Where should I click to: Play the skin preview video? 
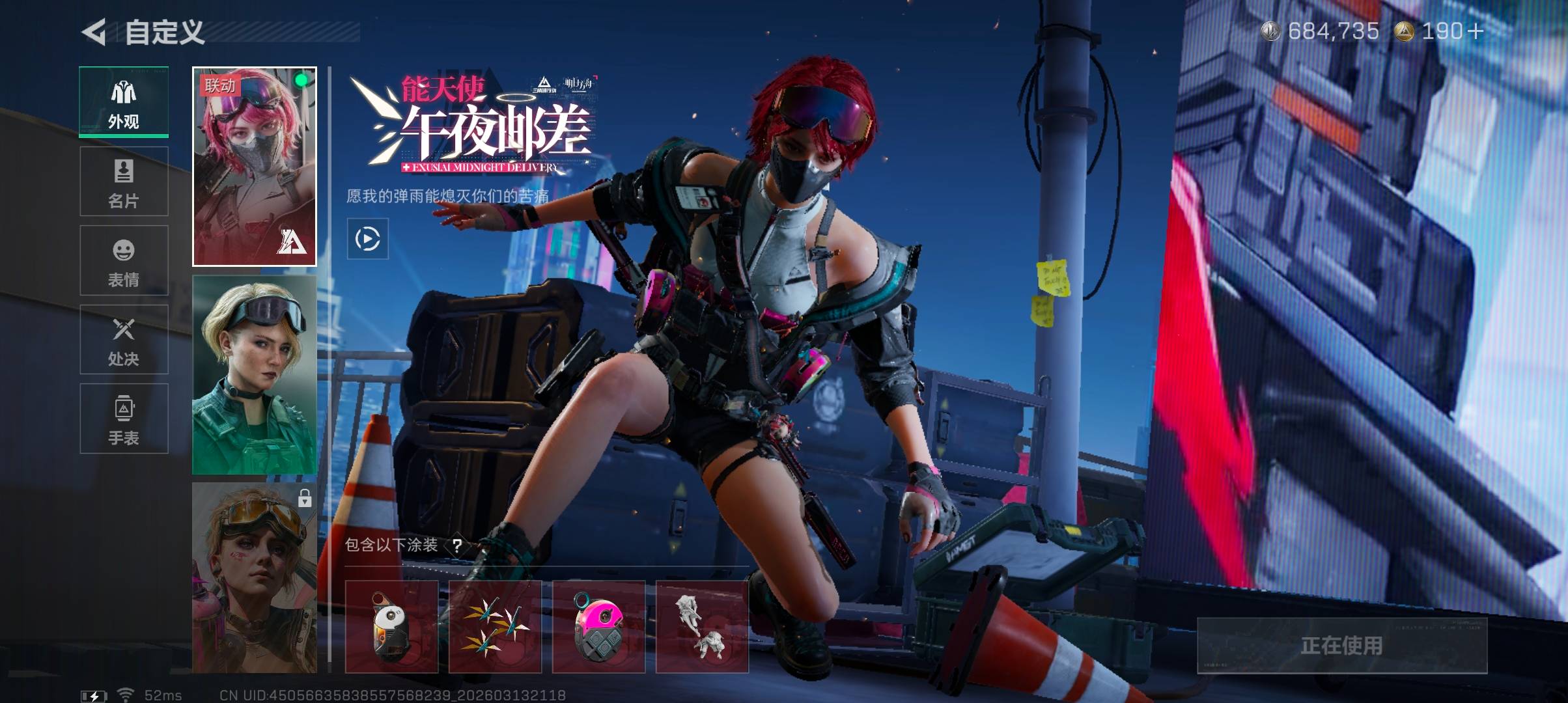pyautogui.click(x=368, y=239)
